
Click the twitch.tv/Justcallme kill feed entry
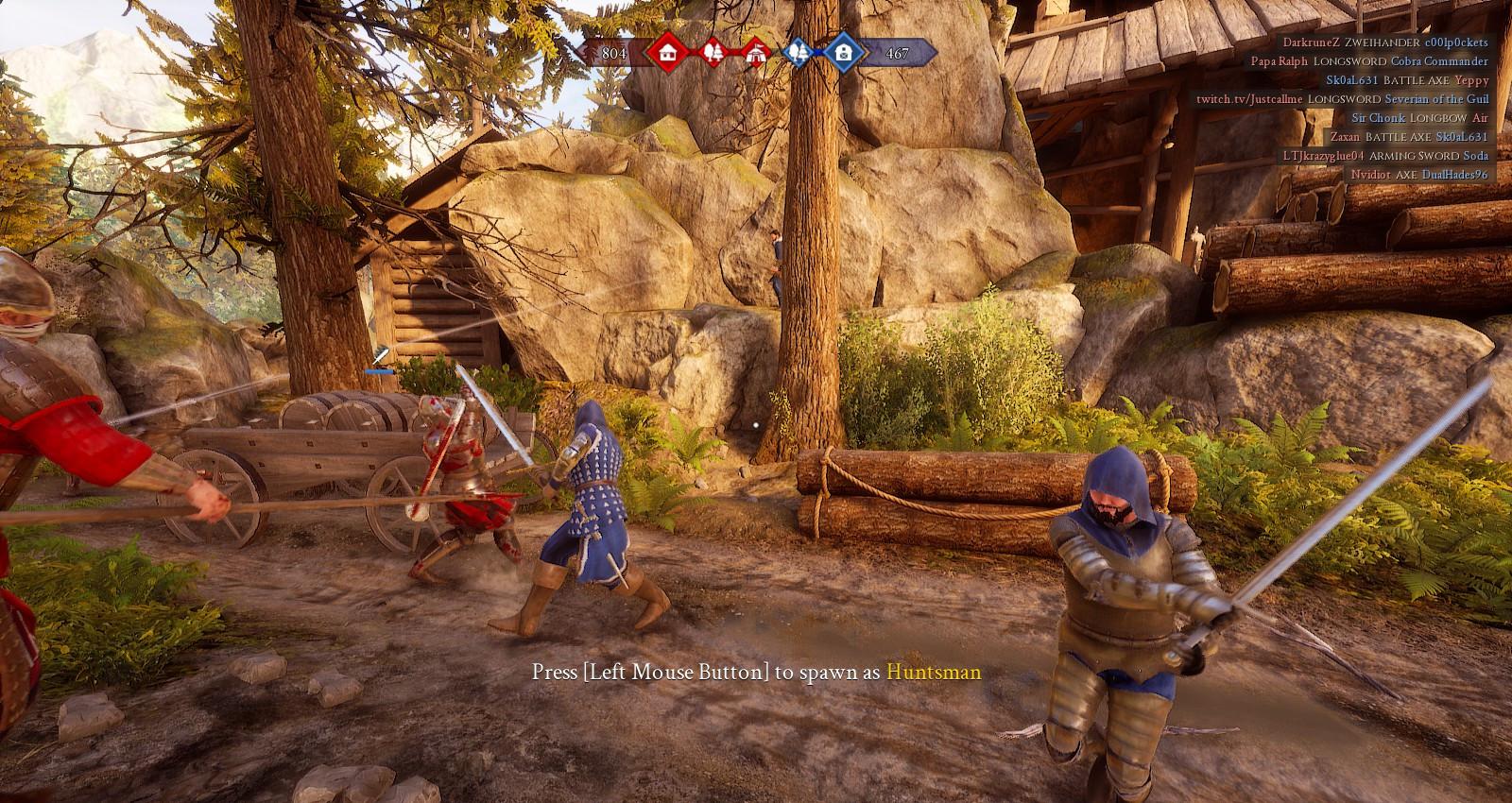click(1342, 99)
